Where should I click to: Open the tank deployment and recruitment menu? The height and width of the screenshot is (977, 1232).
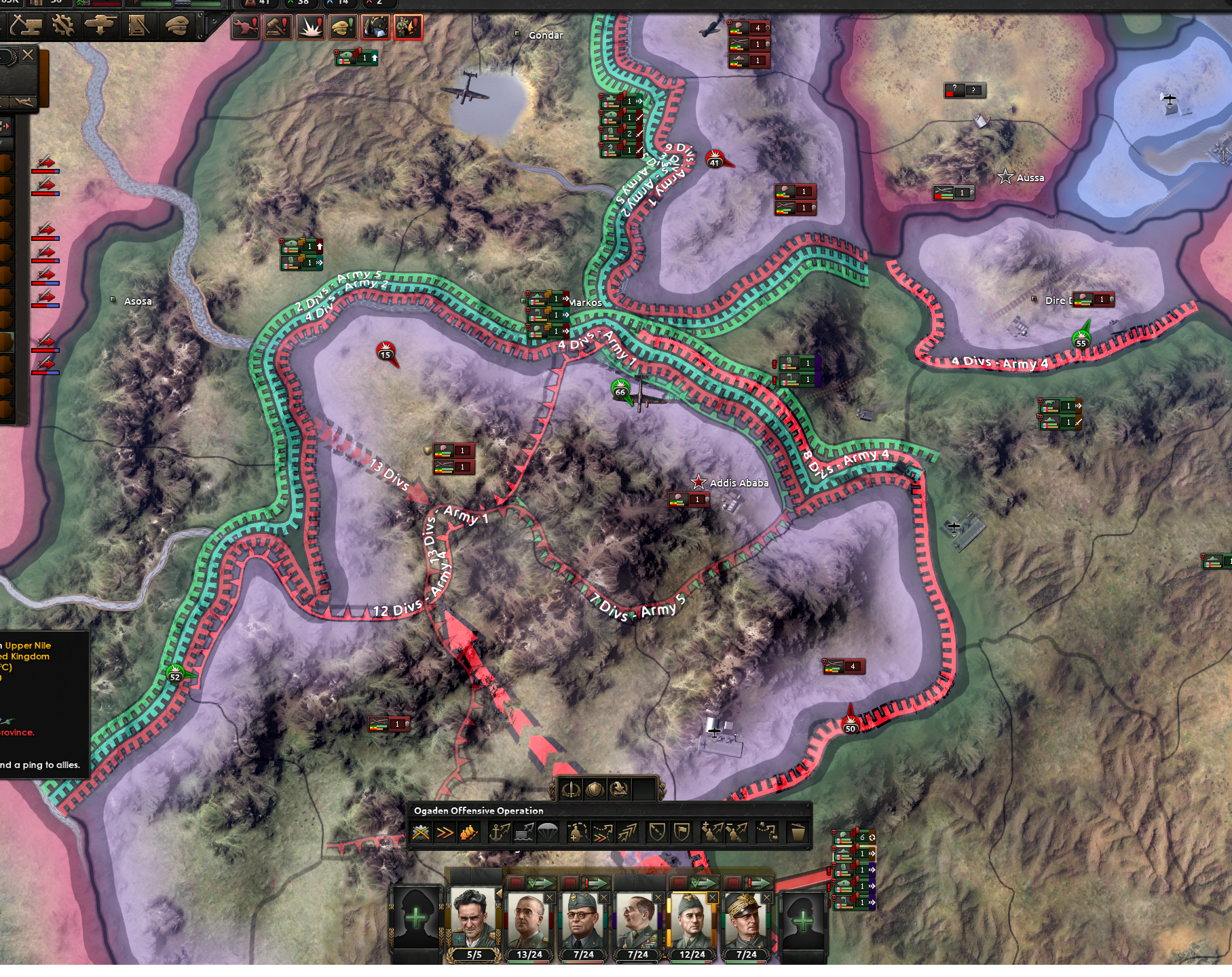click(x=100, y=26)
